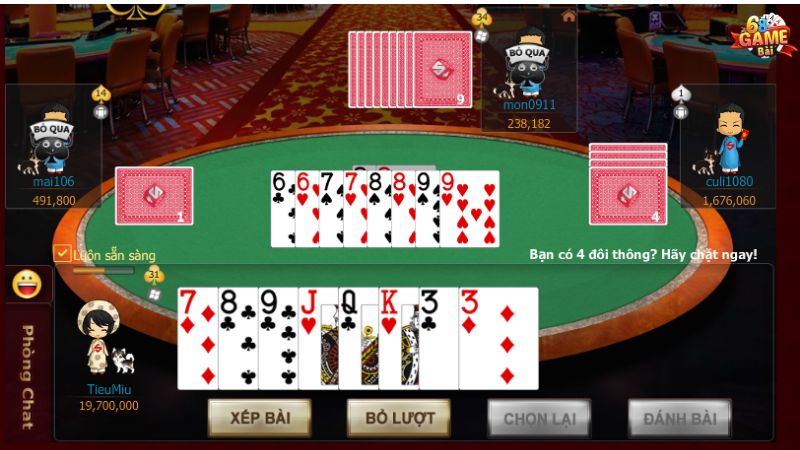Screen dimensions: 800x450
Task: Select the 7 of diamonds card
Action: tap(196, 338)
